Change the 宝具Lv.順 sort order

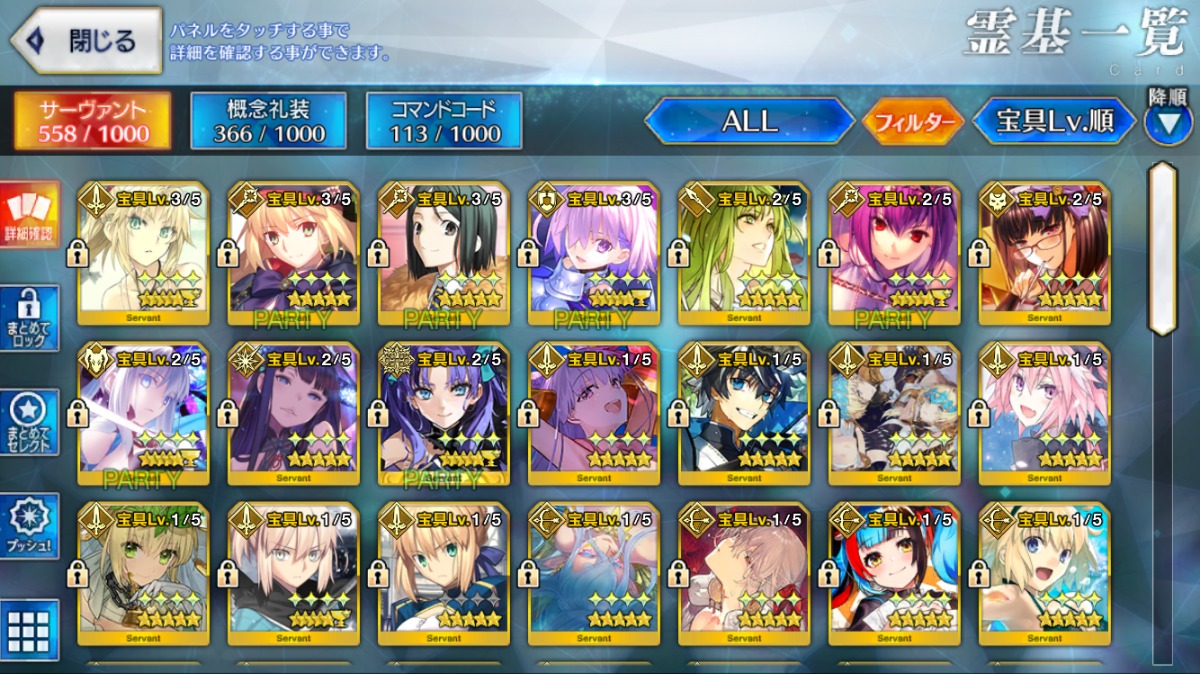coord(1054,121)
